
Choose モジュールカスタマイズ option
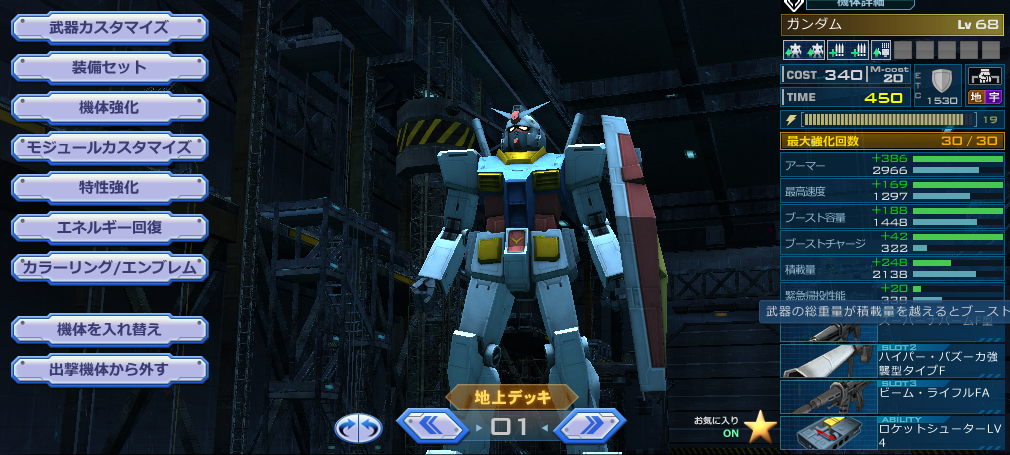[109, 147]
